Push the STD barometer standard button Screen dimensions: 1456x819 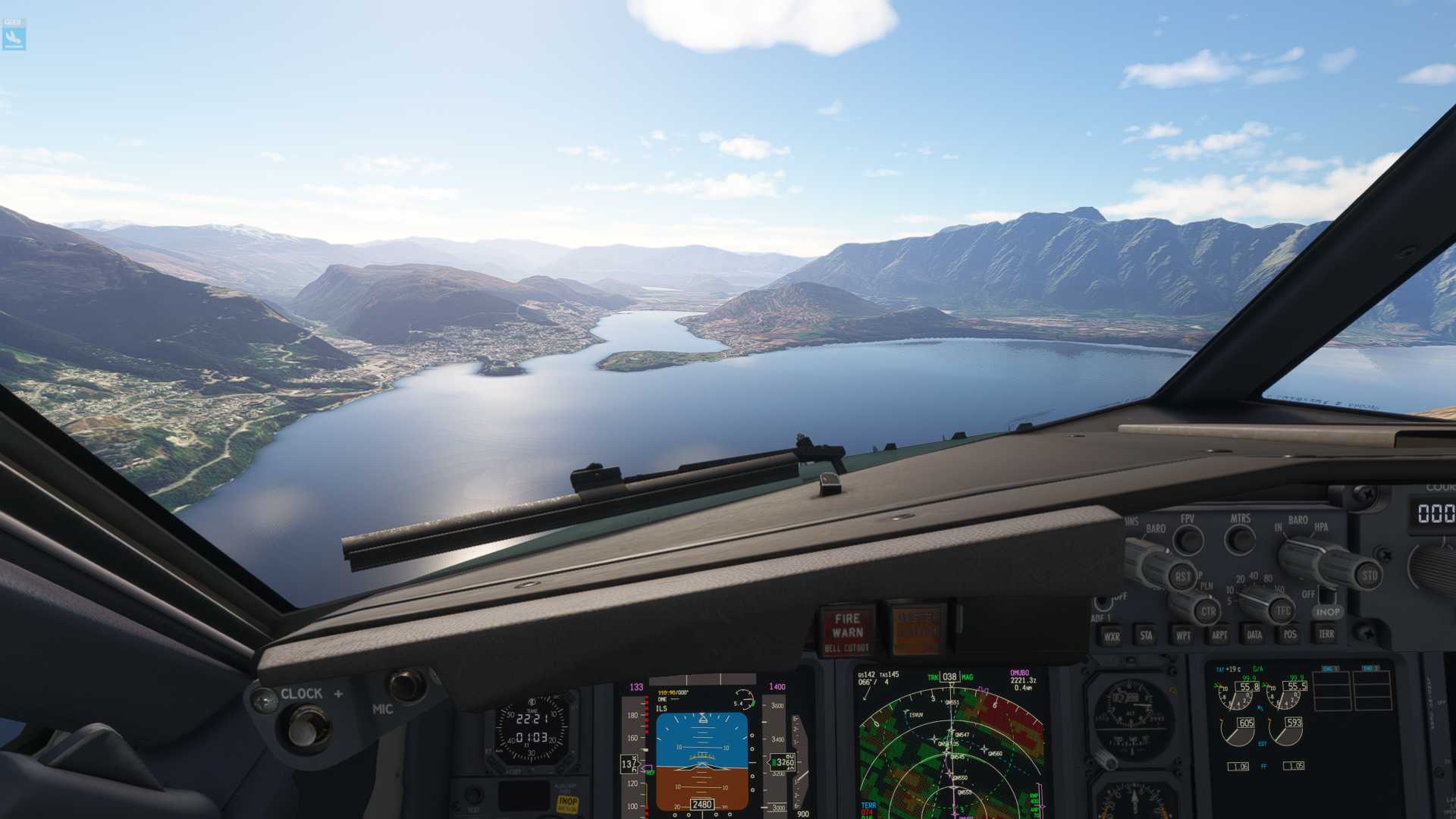pos(1368,575)
